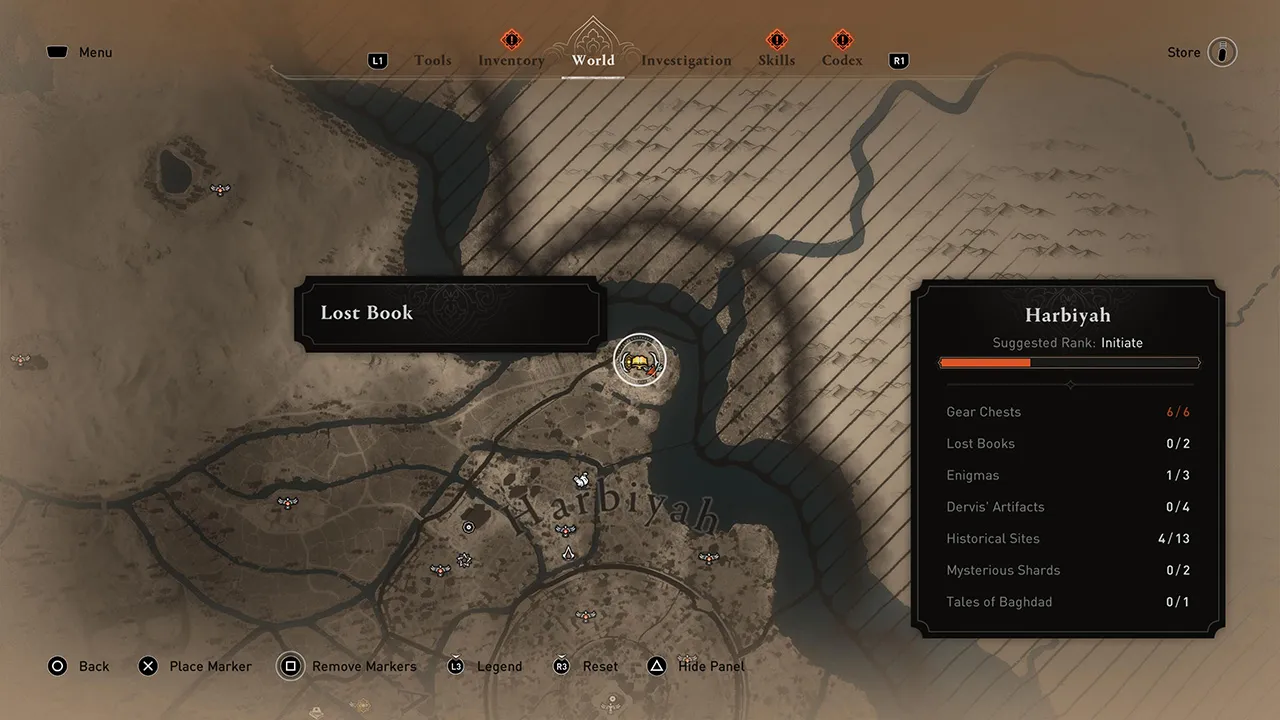Click the eagle marker on eastern Harbiyah

[x=708, y=557]
